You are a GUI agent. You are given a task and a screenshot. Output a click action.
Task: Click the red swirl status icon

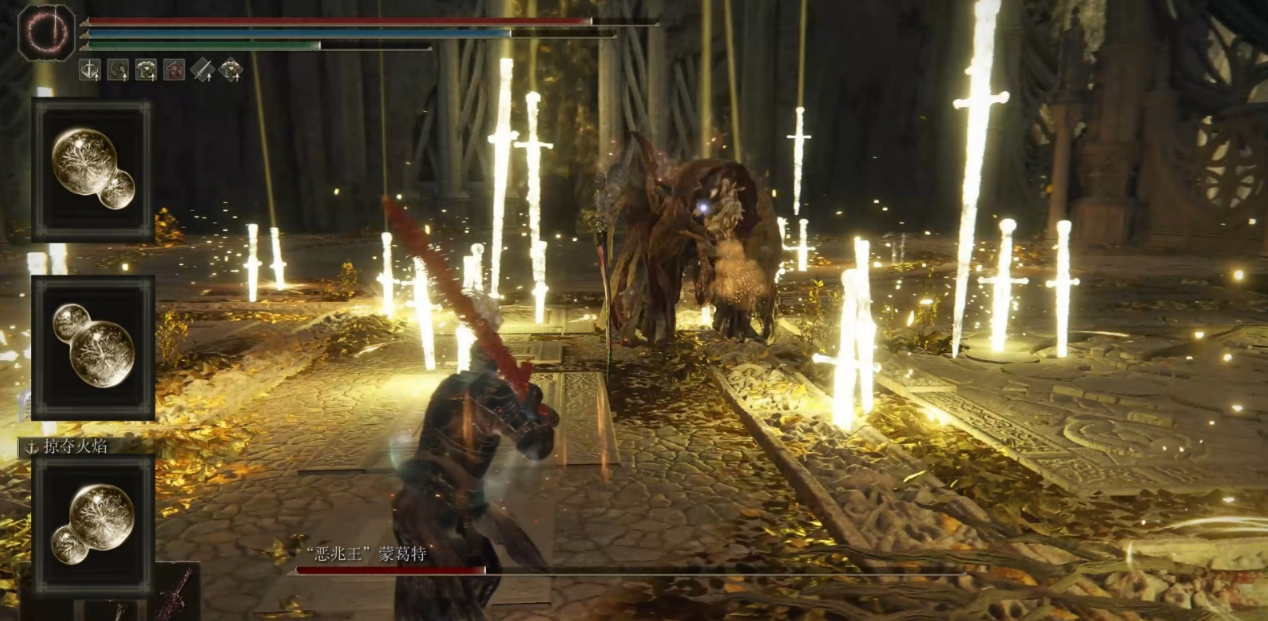[x=174, y=70]
